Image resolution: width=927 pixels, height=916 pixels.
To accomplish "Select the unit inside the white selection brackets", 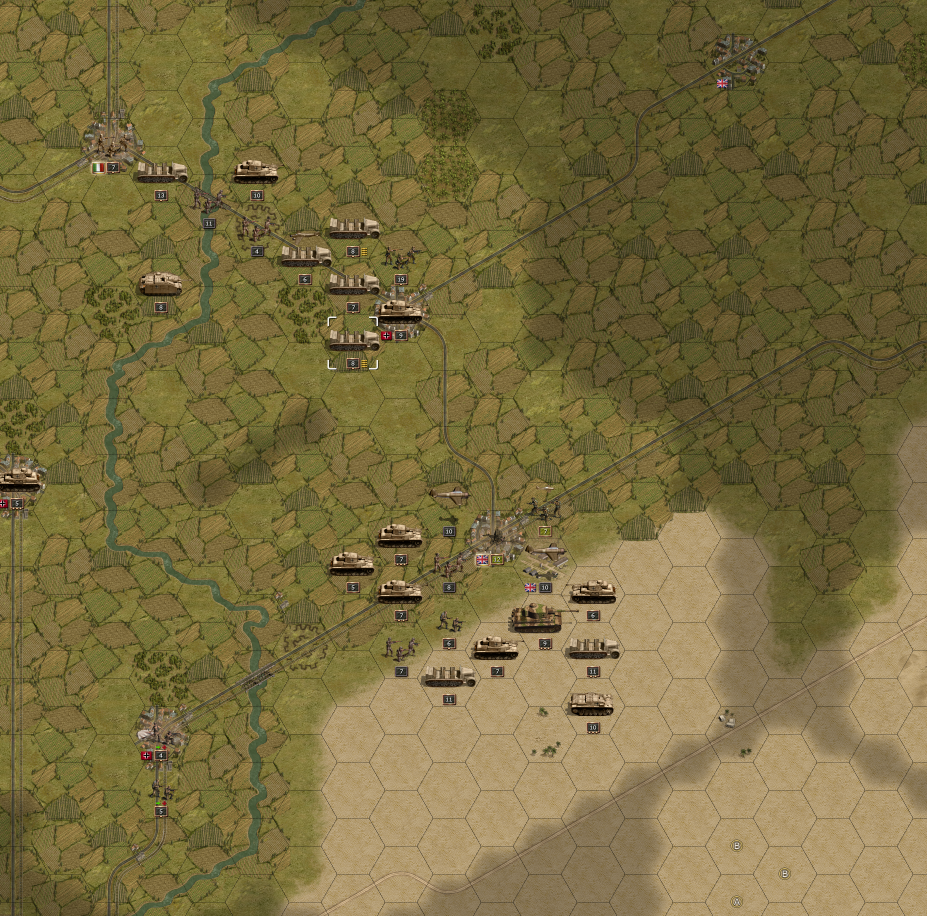I will (x=353, y=341).
